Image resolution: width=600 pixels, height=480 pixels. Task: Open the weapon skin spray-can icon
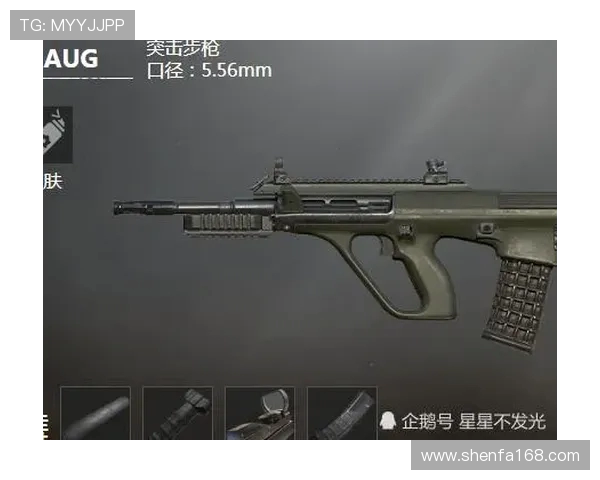(57, 135)
